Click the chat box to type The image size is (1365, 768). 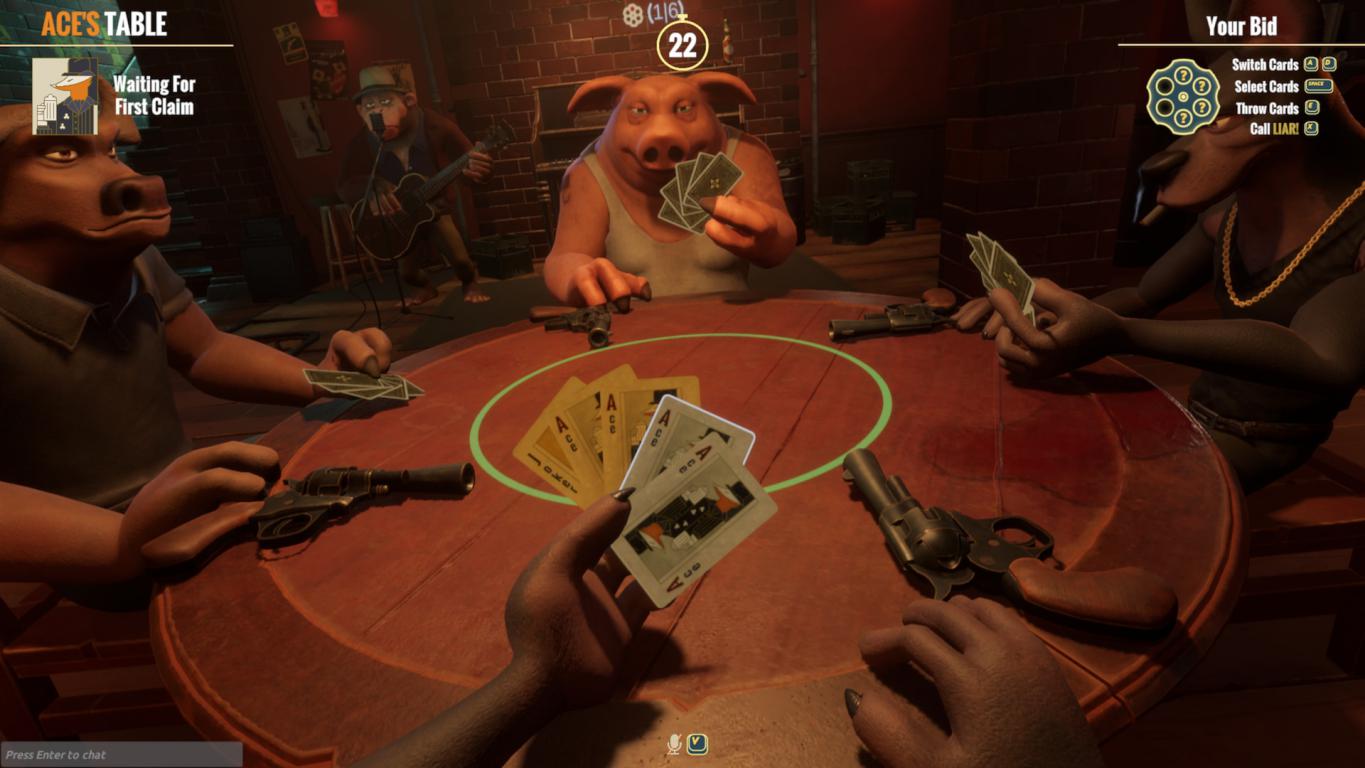tap(121, 755)
